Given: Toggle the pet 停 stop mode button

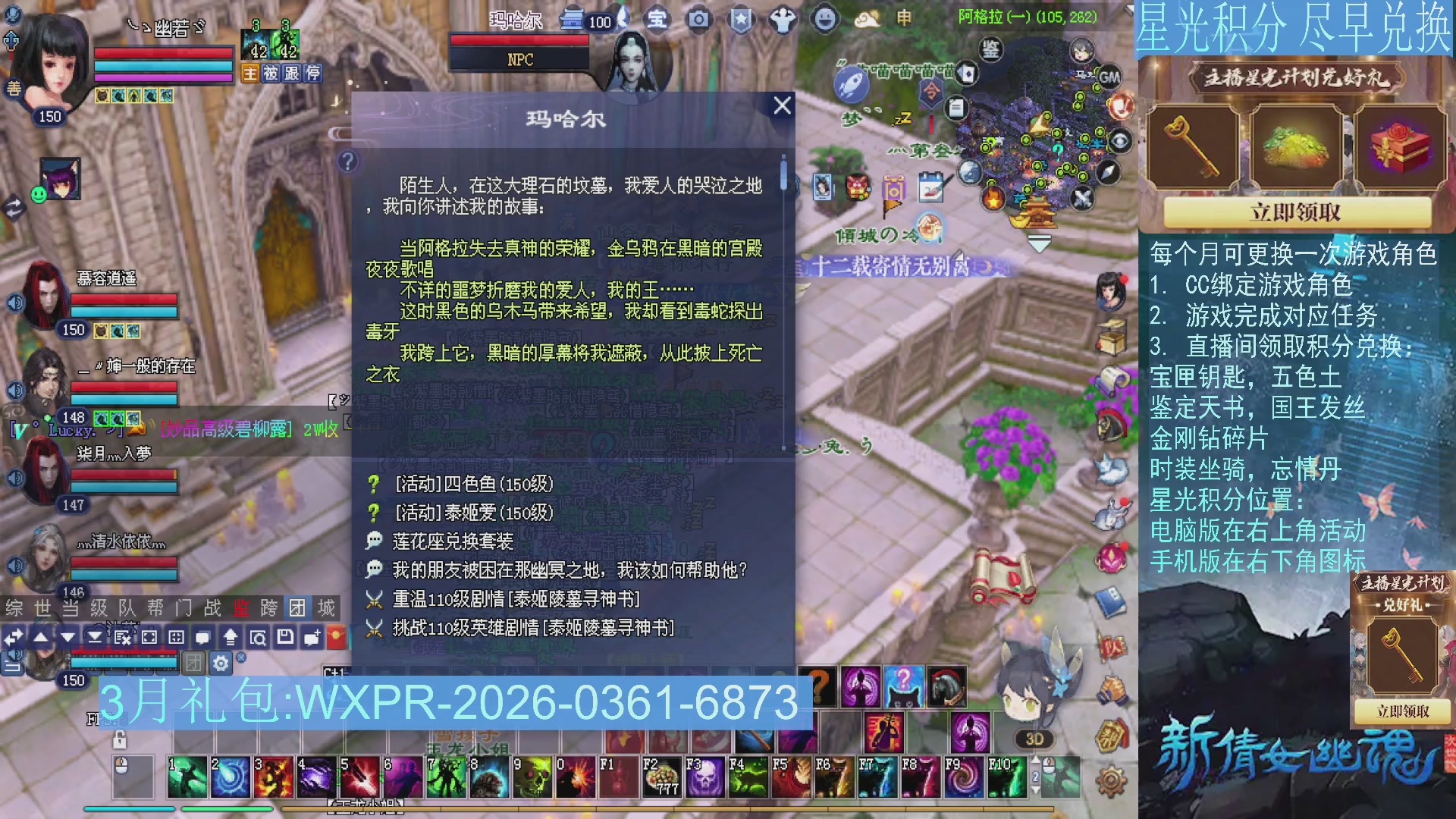Looking at the screenshot, I should point(312,74).
